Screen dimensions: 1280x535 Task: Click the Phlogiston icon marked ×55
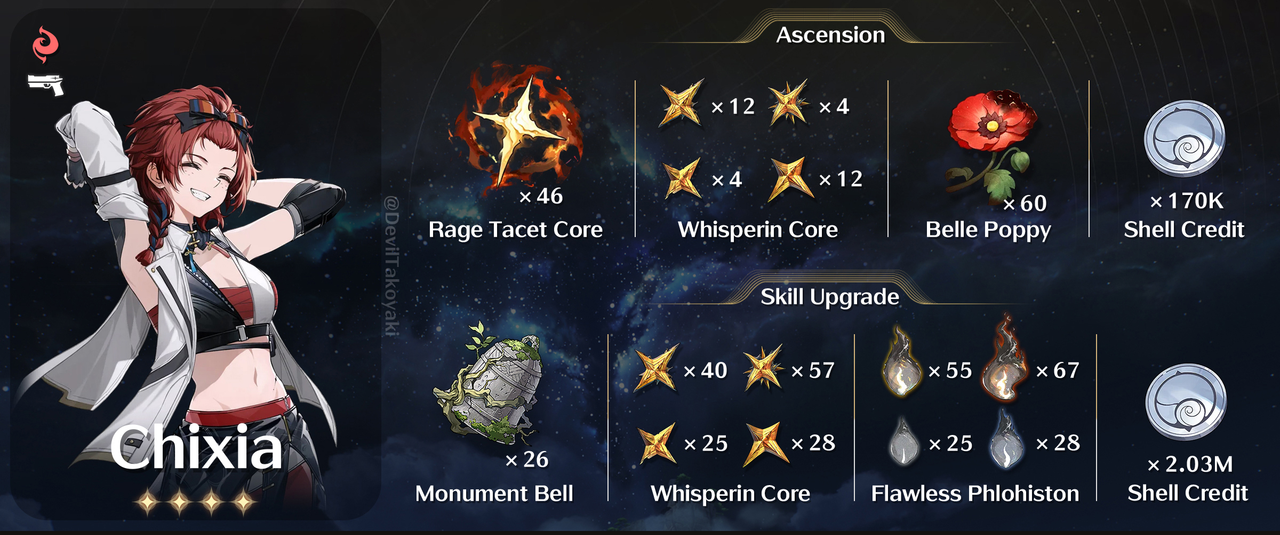902,371
